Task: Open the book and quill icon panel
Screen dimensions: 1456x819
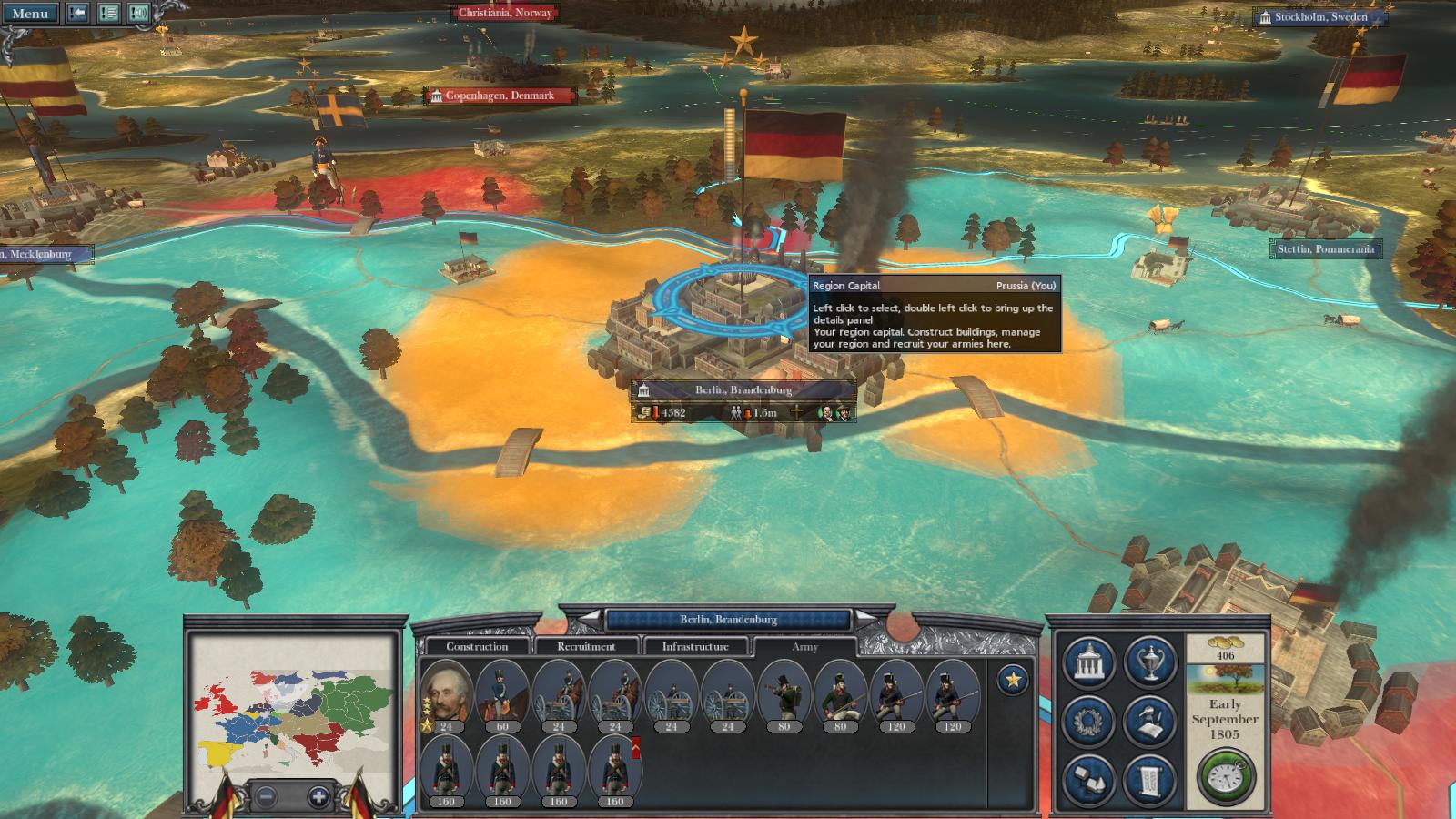Action: 1150,721
